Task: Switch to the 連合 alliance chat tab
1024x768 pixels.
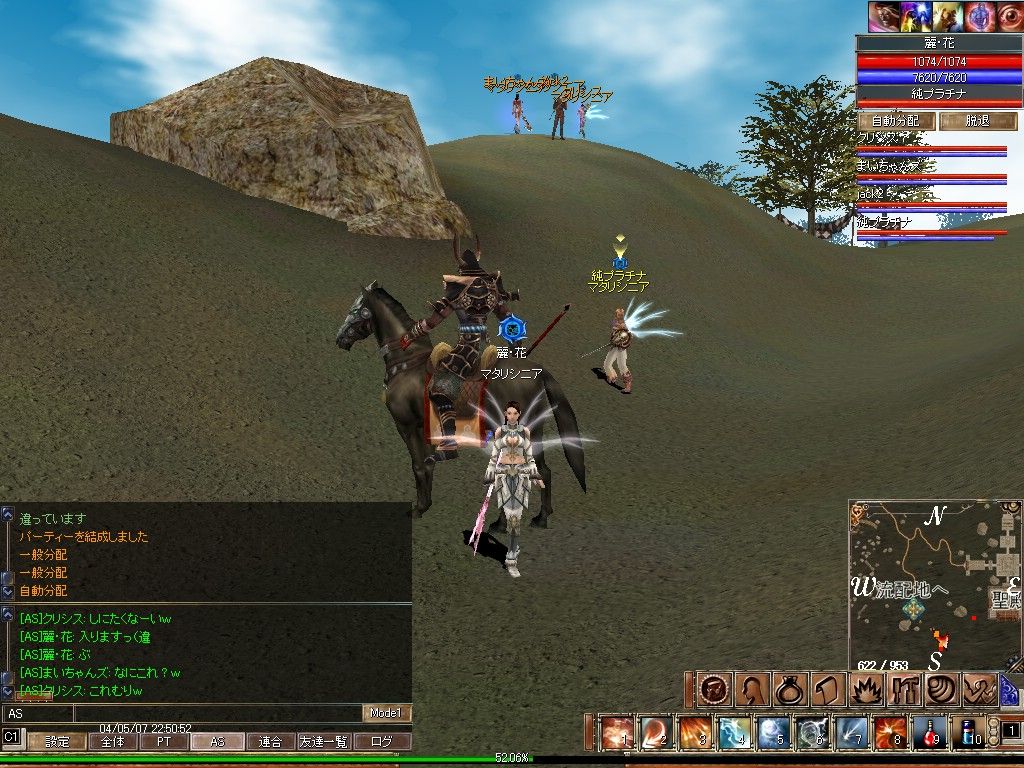Action: pos(269,742)
